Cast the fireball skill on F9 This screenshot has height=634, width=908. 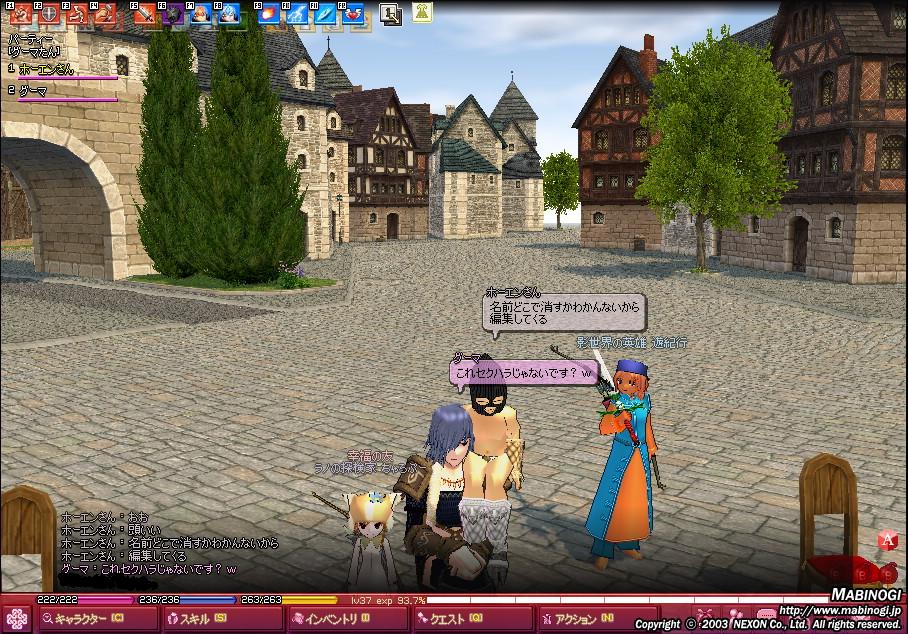268,14
